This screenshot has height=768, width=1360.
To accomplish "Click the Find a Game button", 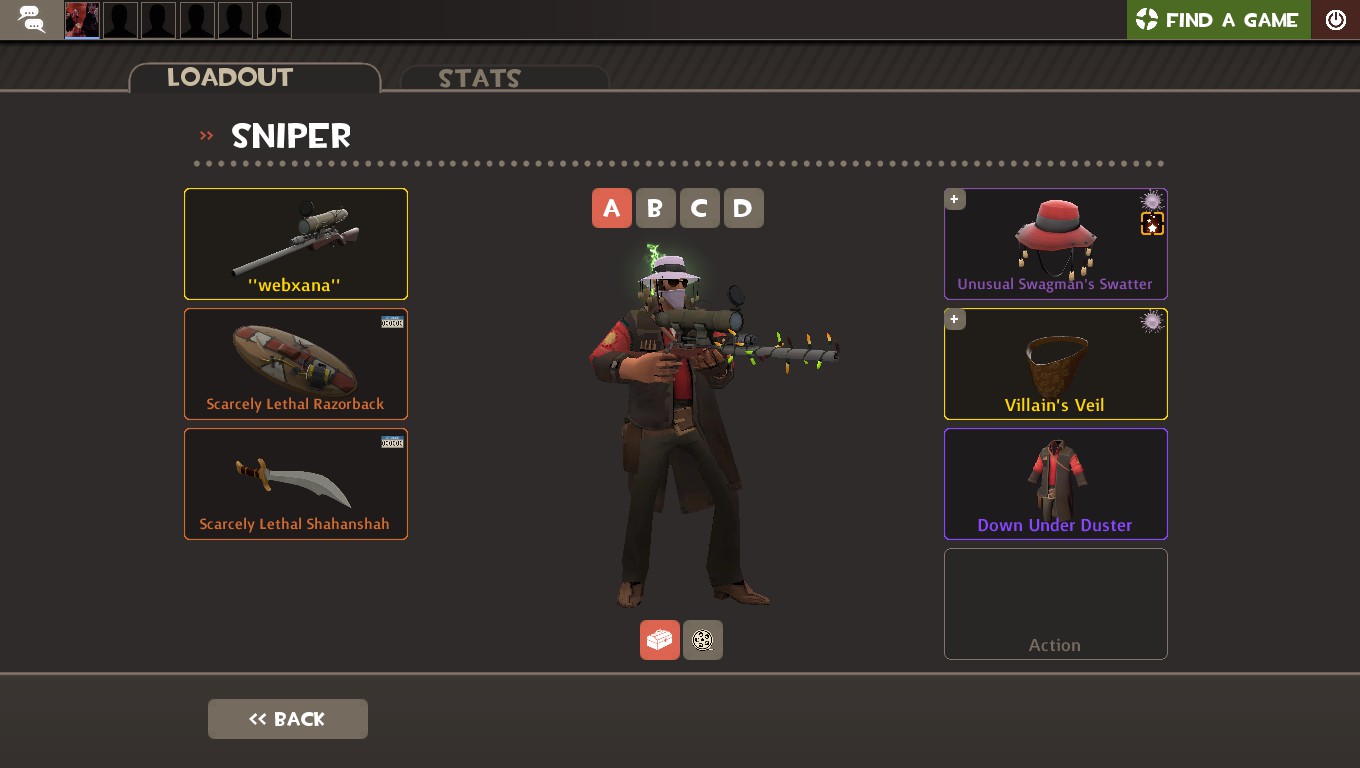I will tap(1218, 20).
